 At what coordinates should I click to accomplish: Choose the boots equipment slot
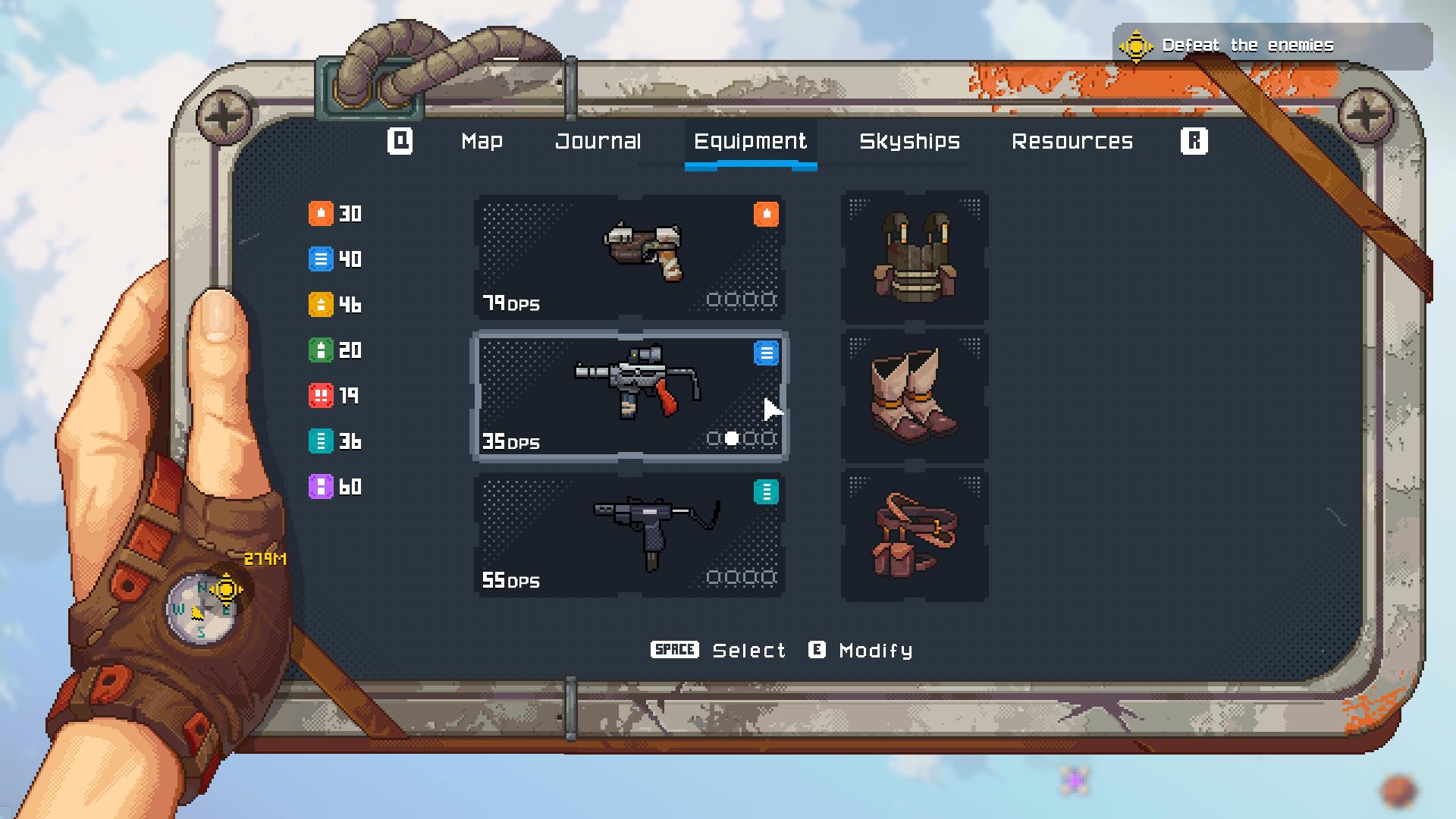click(914, 396)
